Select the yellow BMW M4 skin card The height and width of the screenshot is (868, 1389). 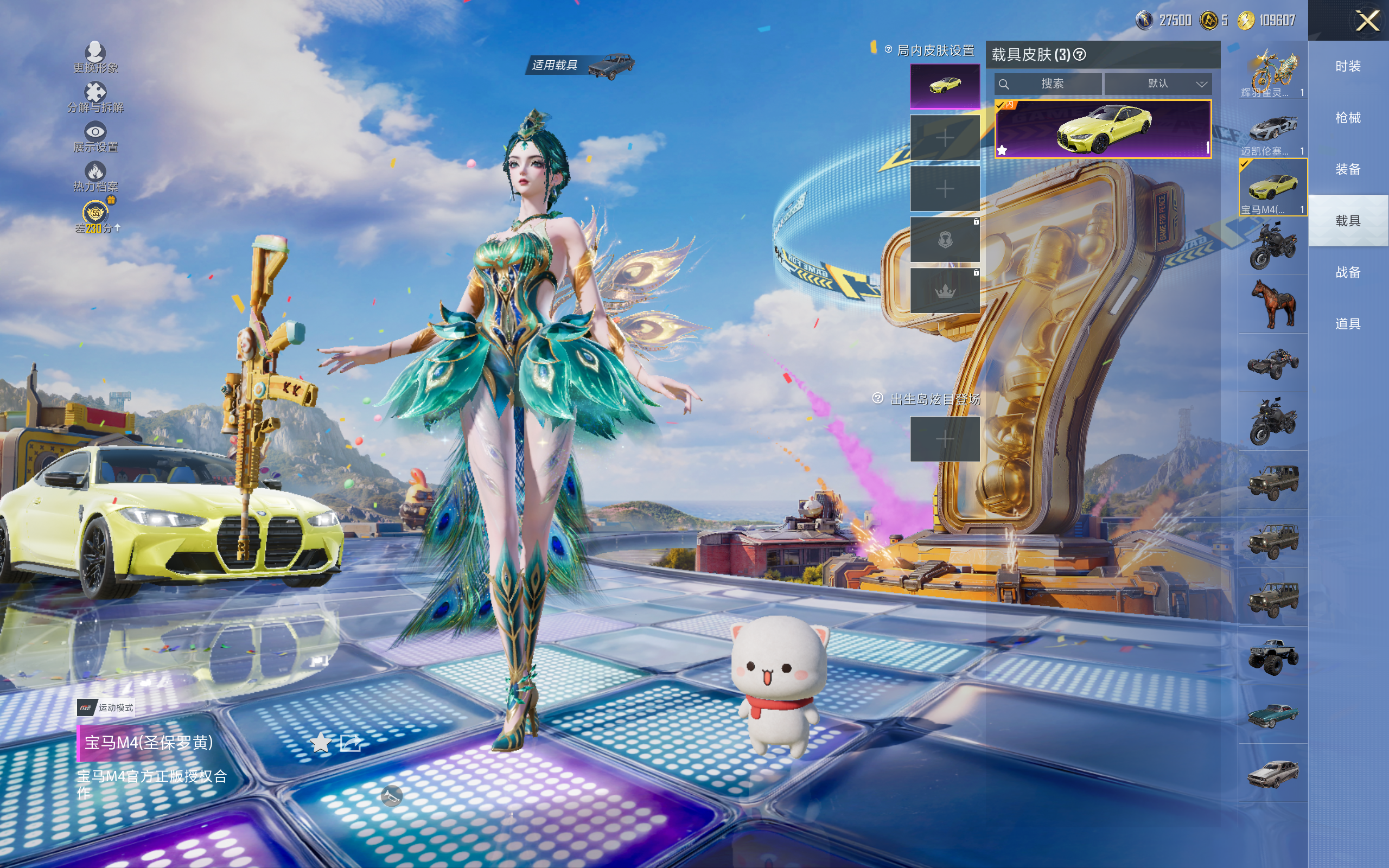pos(1103,129)
